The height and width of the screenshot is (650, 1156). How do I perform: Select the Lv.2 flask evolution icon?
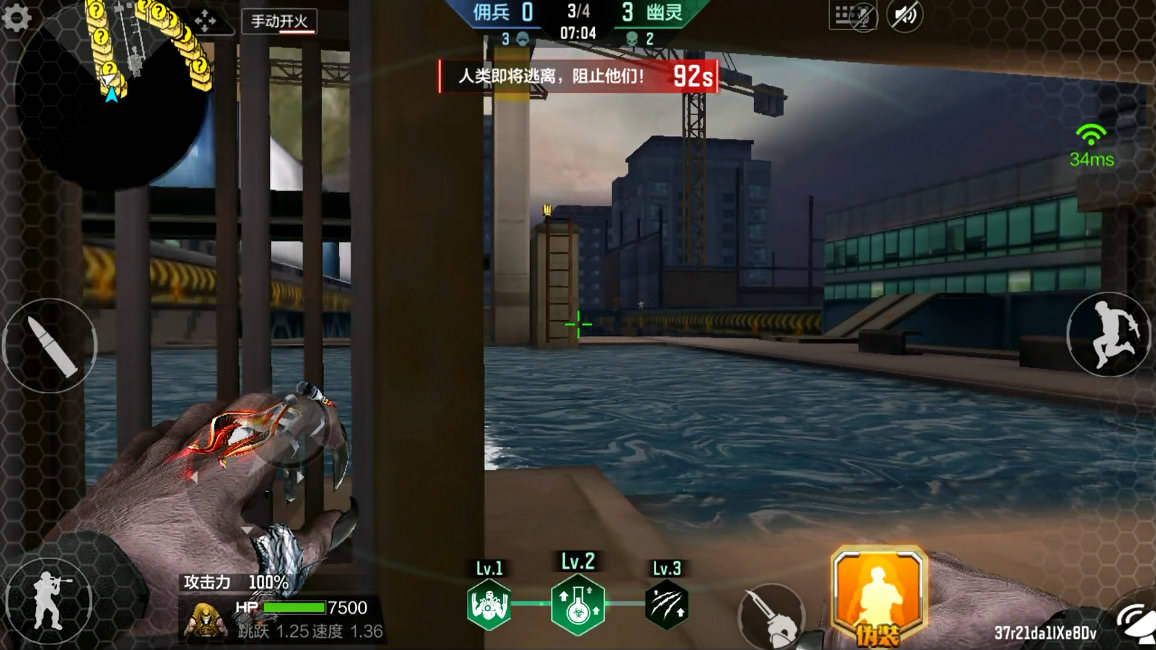coord(578,604)
